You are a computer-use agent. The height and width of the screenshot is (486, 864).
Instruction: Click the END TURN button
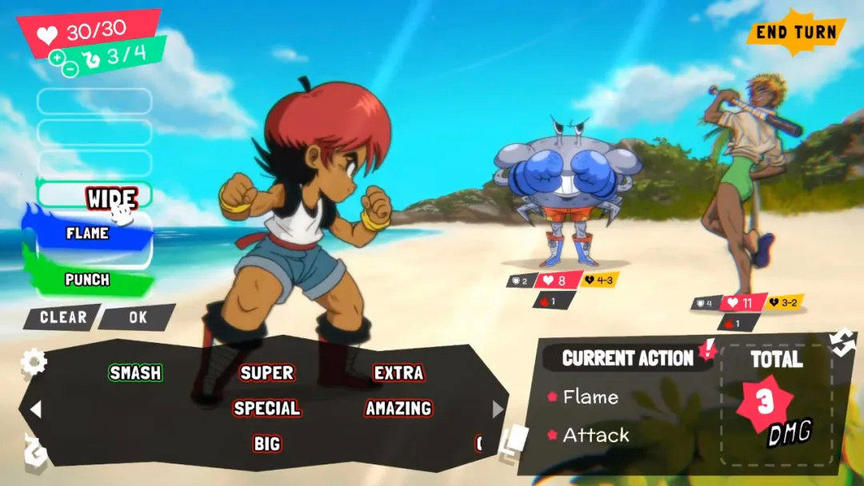(x=795, y=32)
